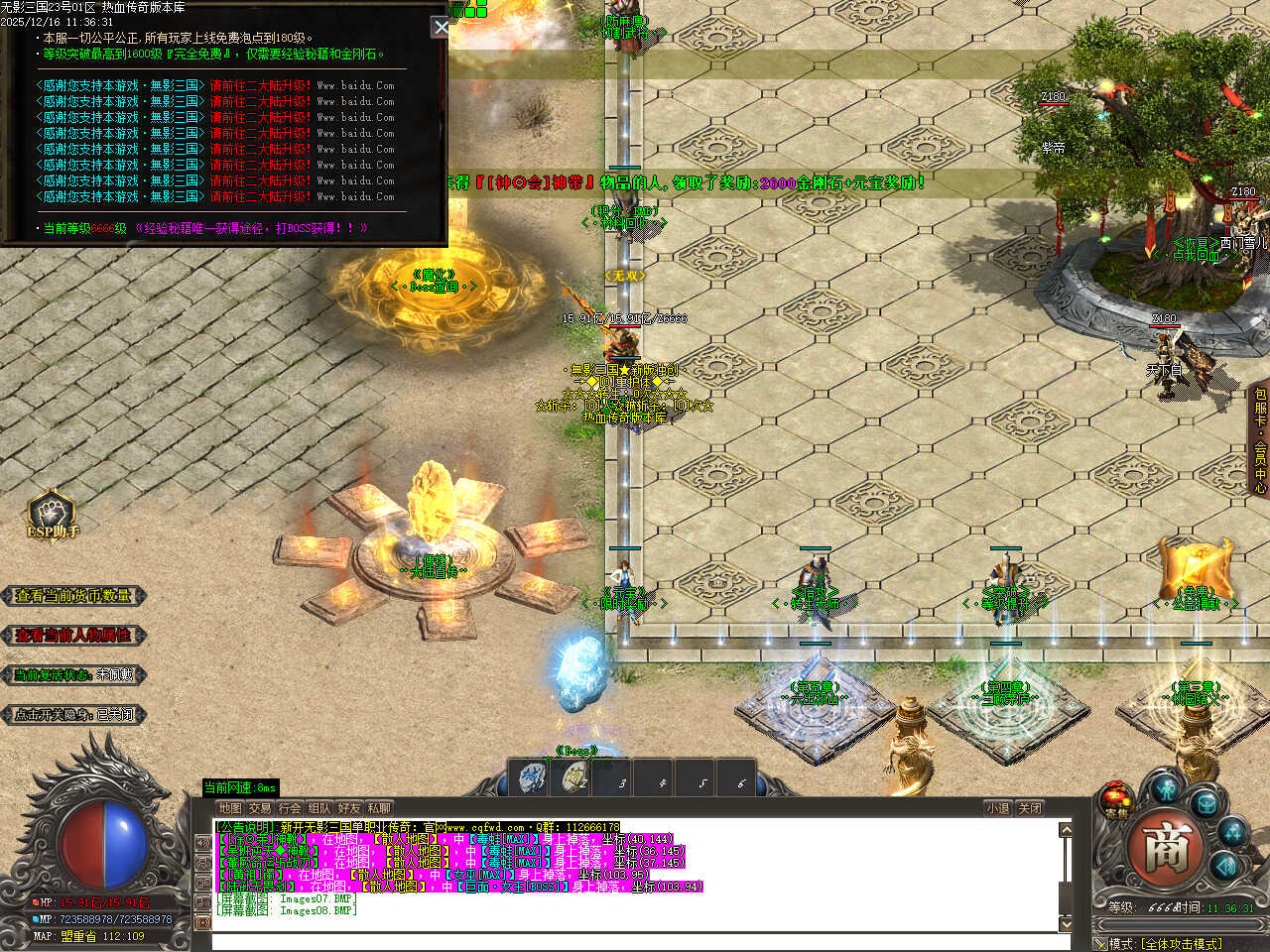
Task: Open the 交易 trade tab
Action: pos(260,808)
